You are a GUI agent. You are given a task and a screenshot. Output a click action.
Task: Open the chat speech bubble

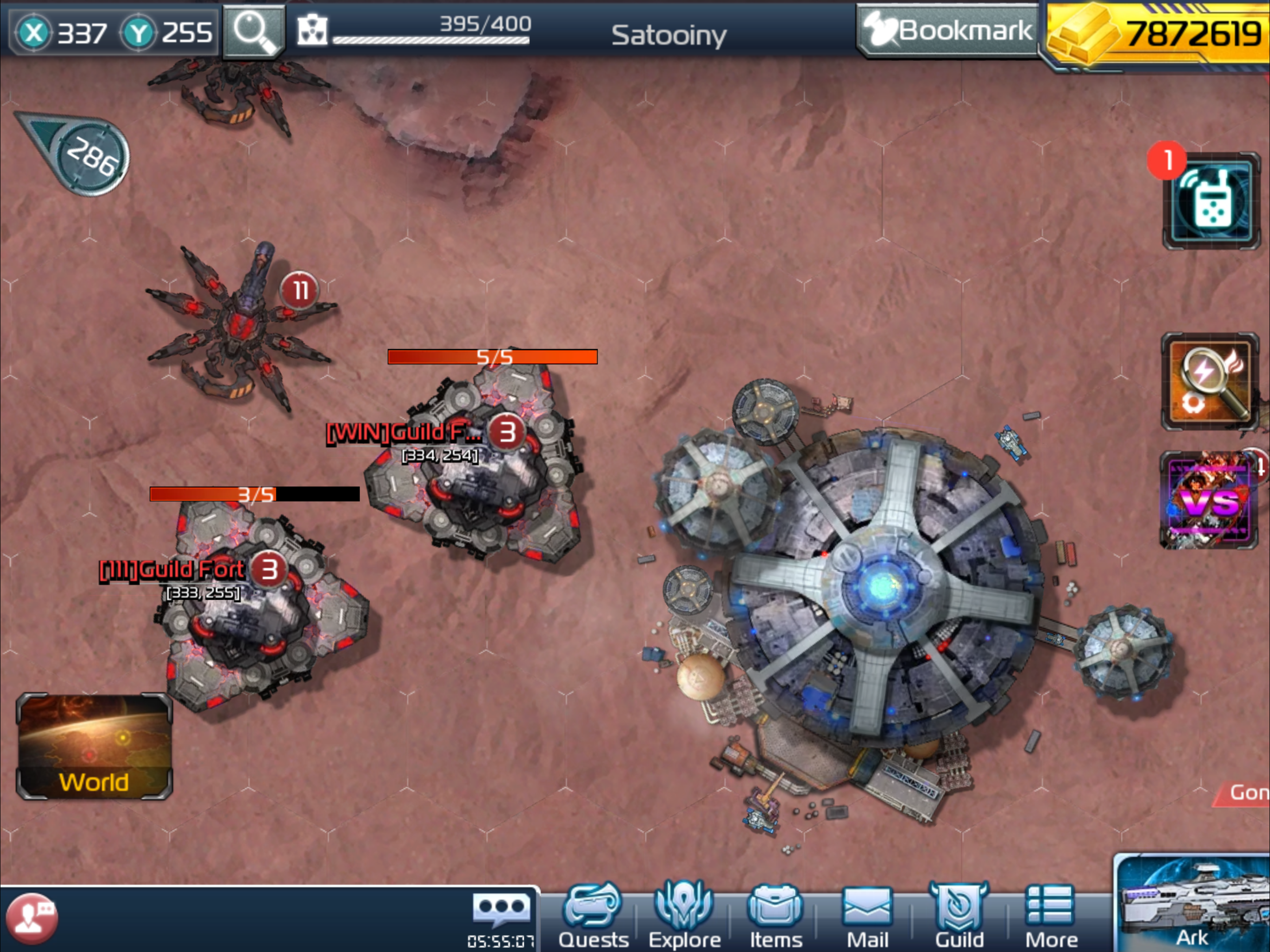[x=501, y=910]
